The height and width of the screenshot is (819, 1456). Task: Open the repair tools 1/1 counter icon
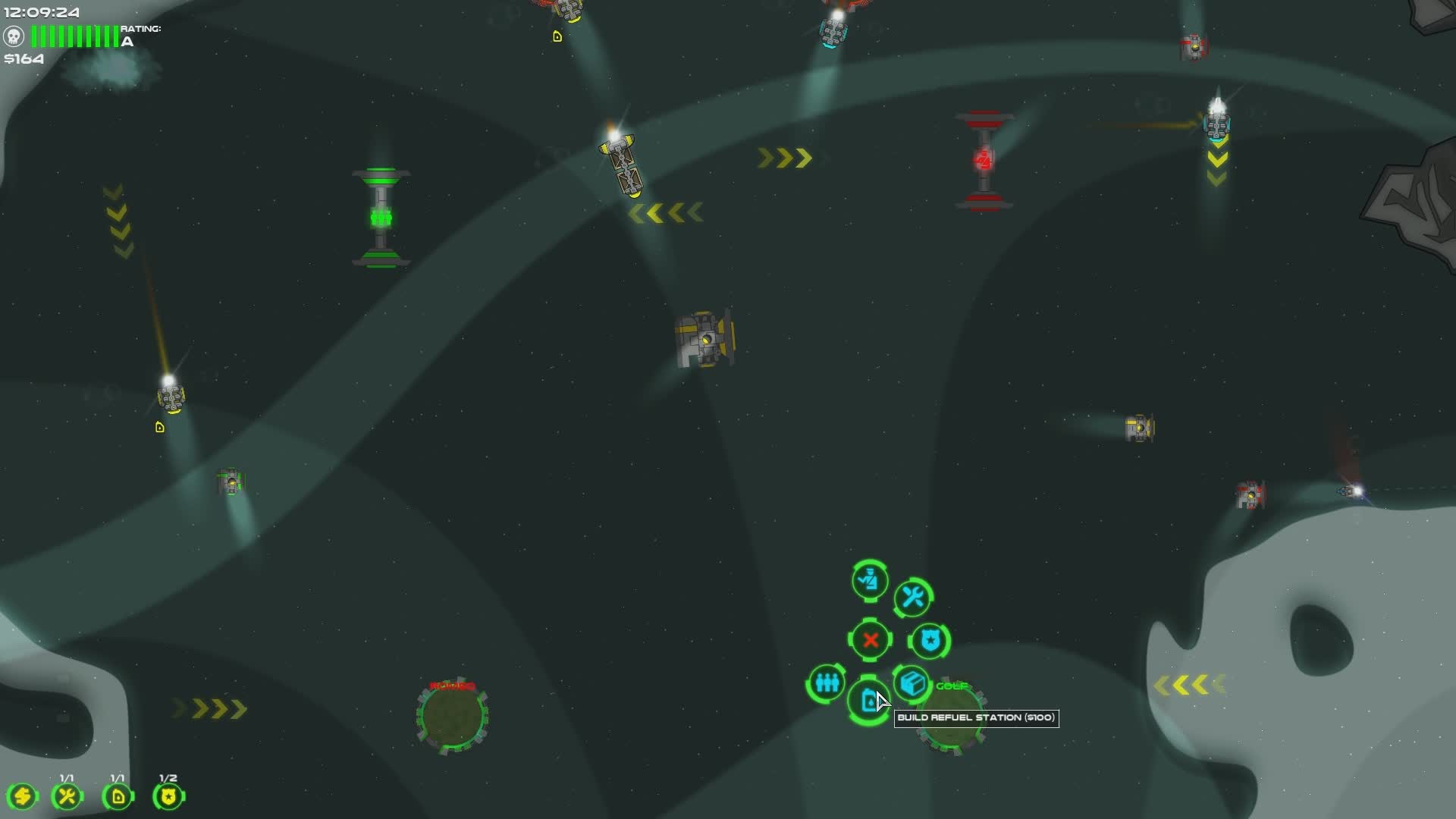point(67,795)
